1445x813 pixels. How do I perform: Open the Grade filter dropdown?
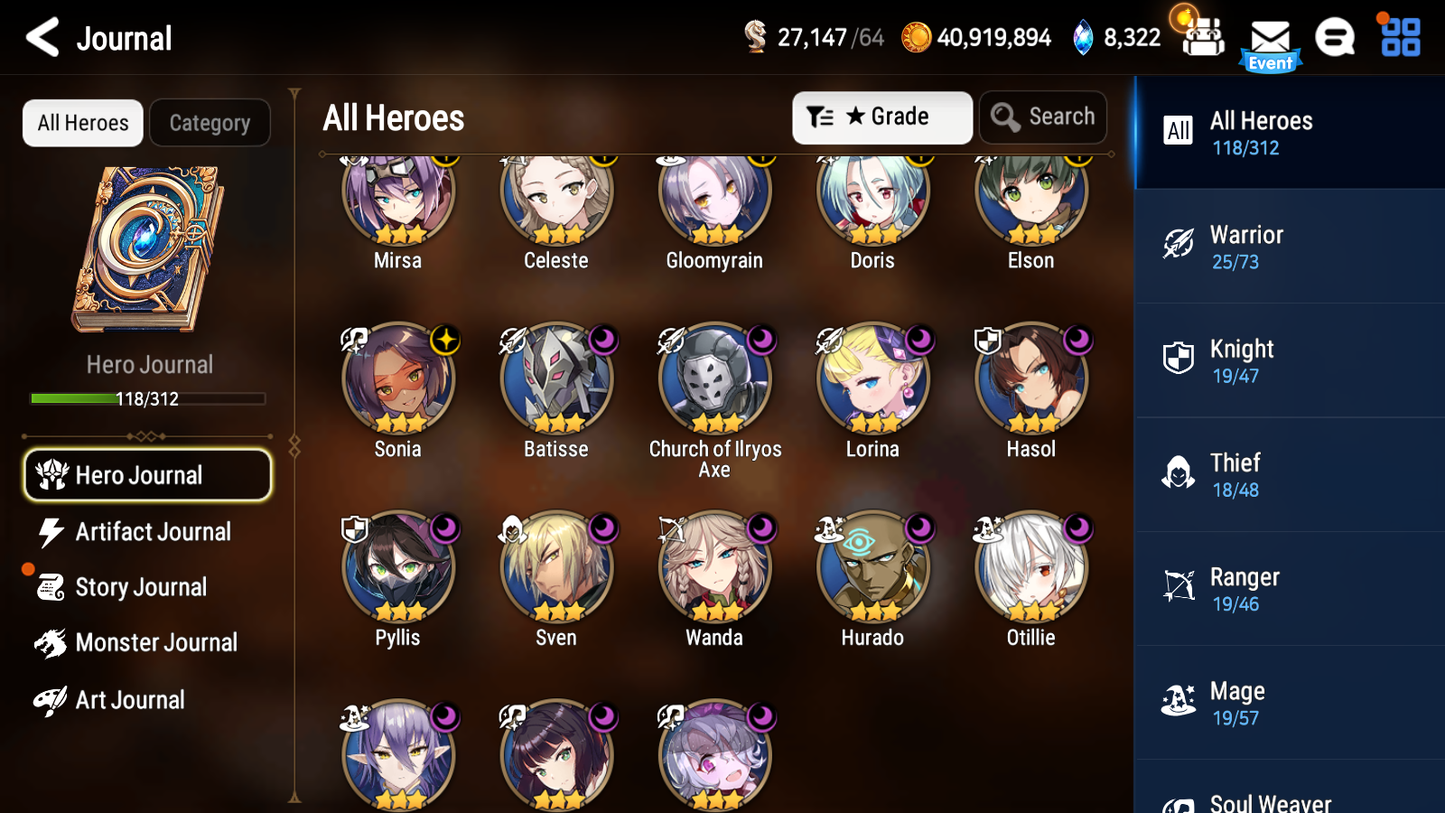(x=882, y=117)
